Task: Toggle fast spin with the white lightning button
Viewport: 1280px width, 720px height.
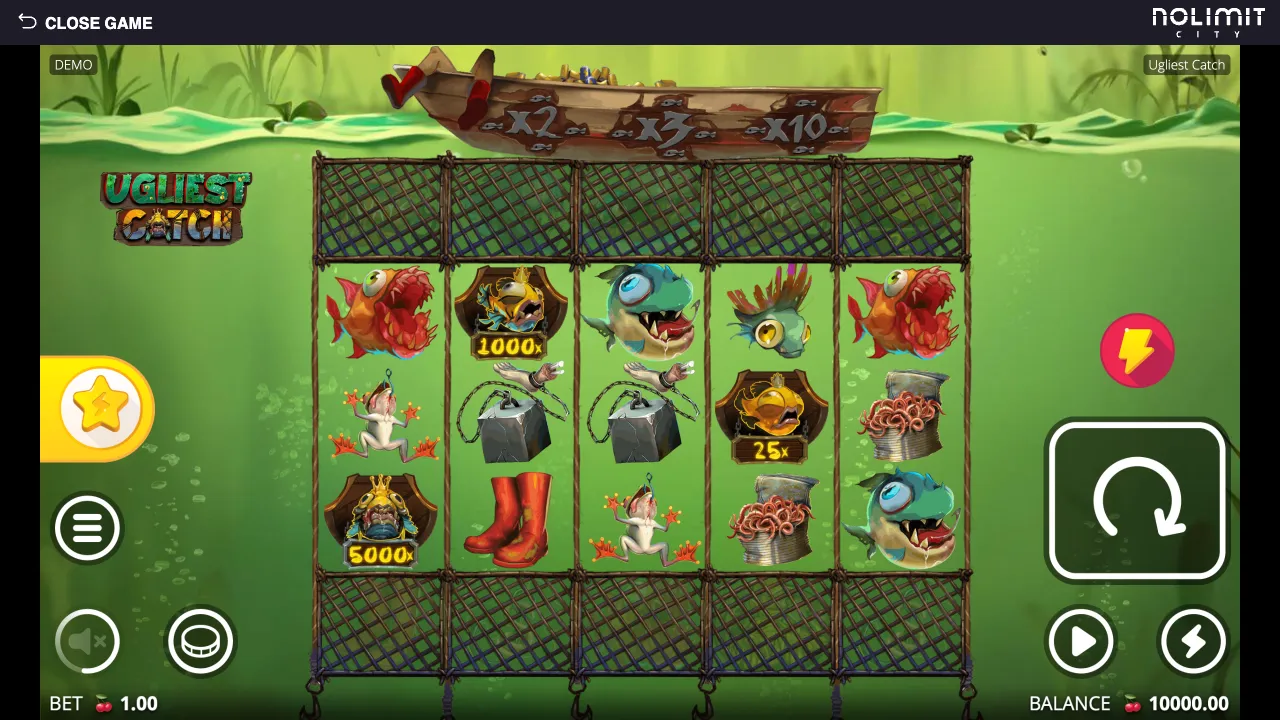Action: pos(1193,641)
